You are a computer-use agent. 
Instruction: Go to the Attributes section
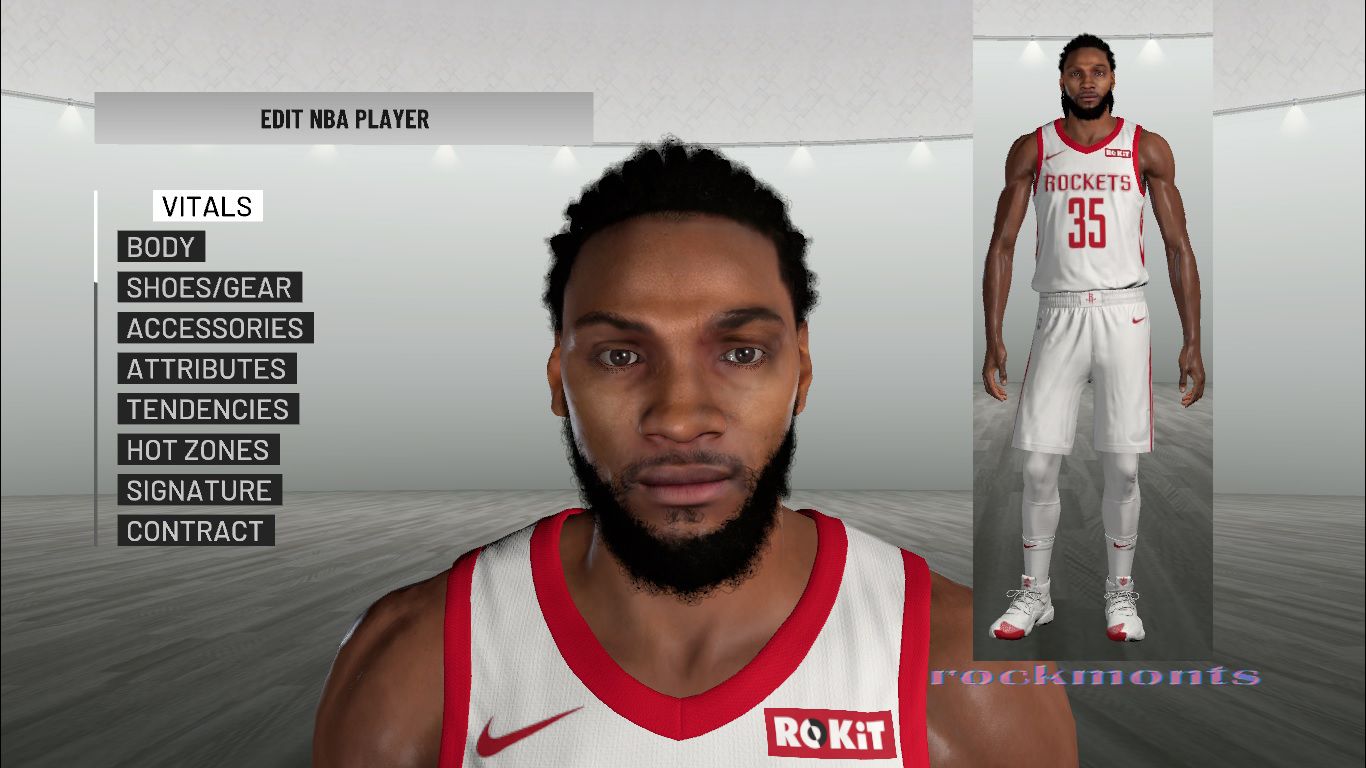click(x=206, y=369)
